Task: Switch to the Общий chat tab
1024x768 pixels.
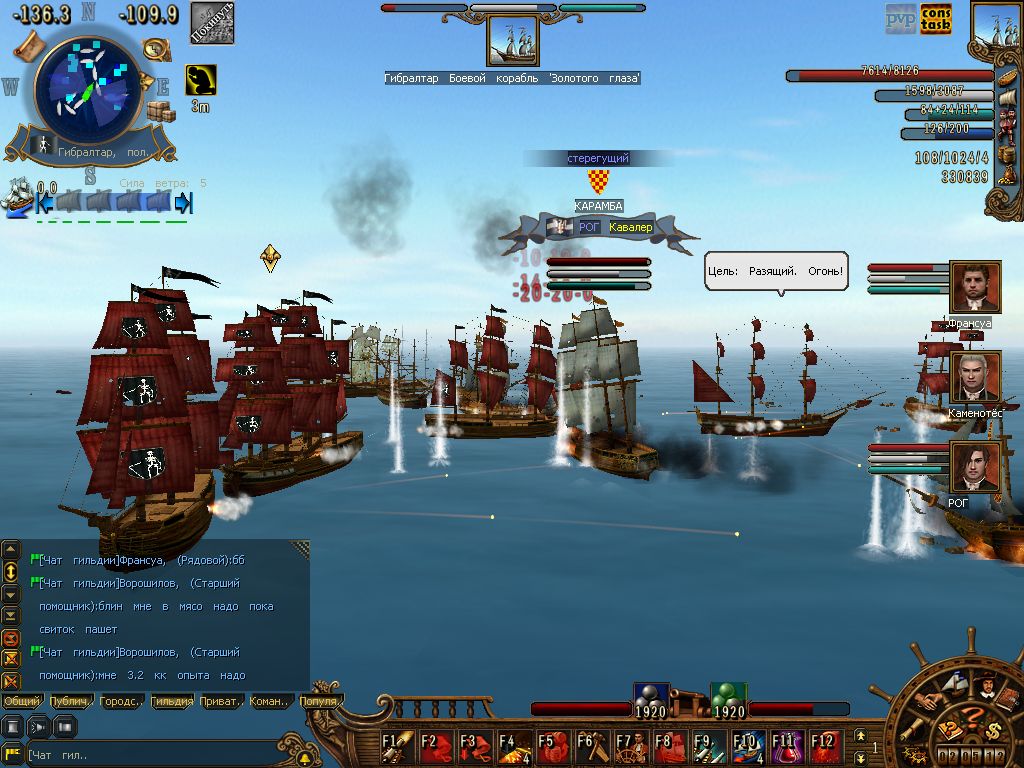Action: 22,702
